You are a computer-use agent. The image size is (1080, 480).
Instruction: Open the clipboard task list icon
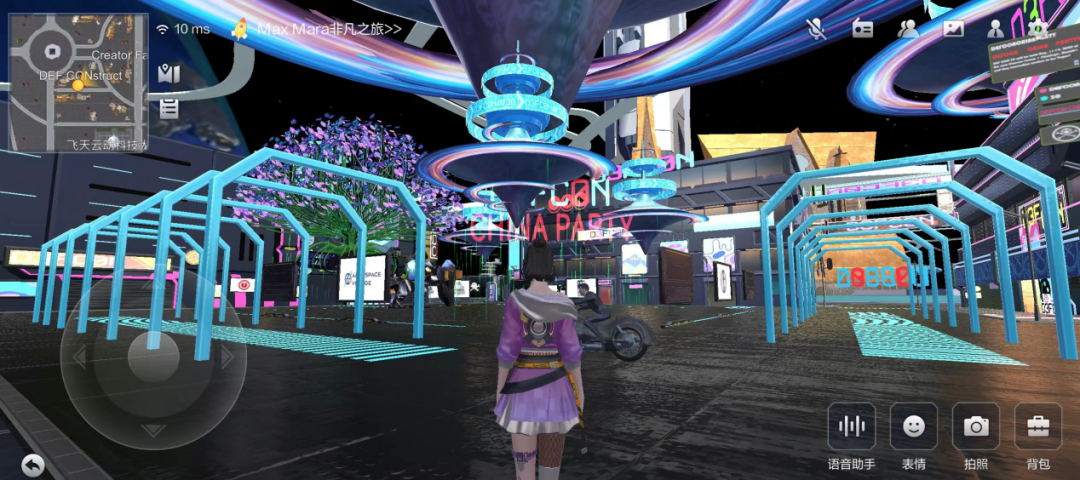[x=169, y=108]
